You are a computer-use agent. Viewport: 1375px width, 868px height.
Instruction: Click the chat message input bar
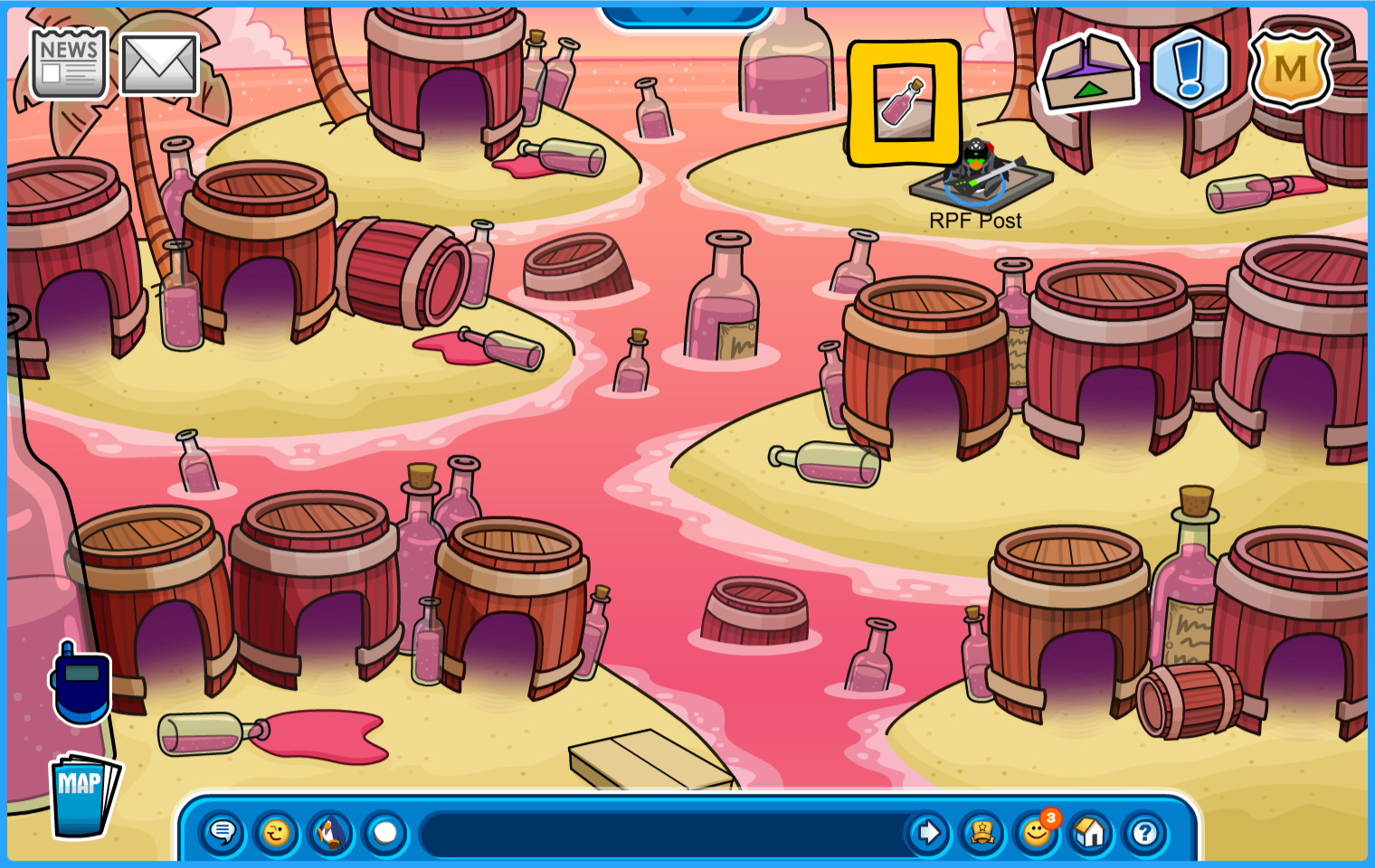(x=665, y=833)
